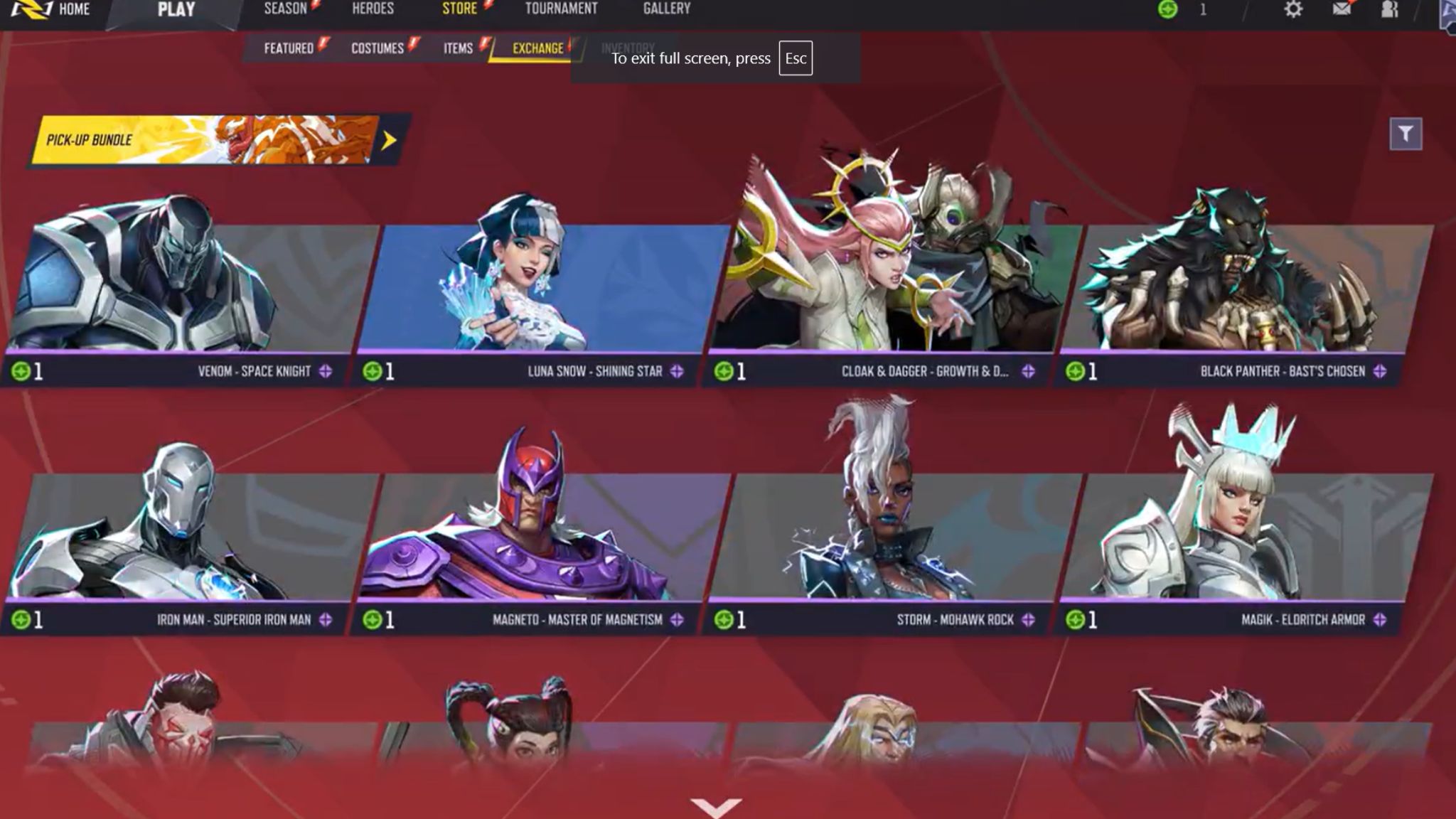The image size is (1456, 819).
Task: Open the Season tab
Action: [x=285, y=9]
